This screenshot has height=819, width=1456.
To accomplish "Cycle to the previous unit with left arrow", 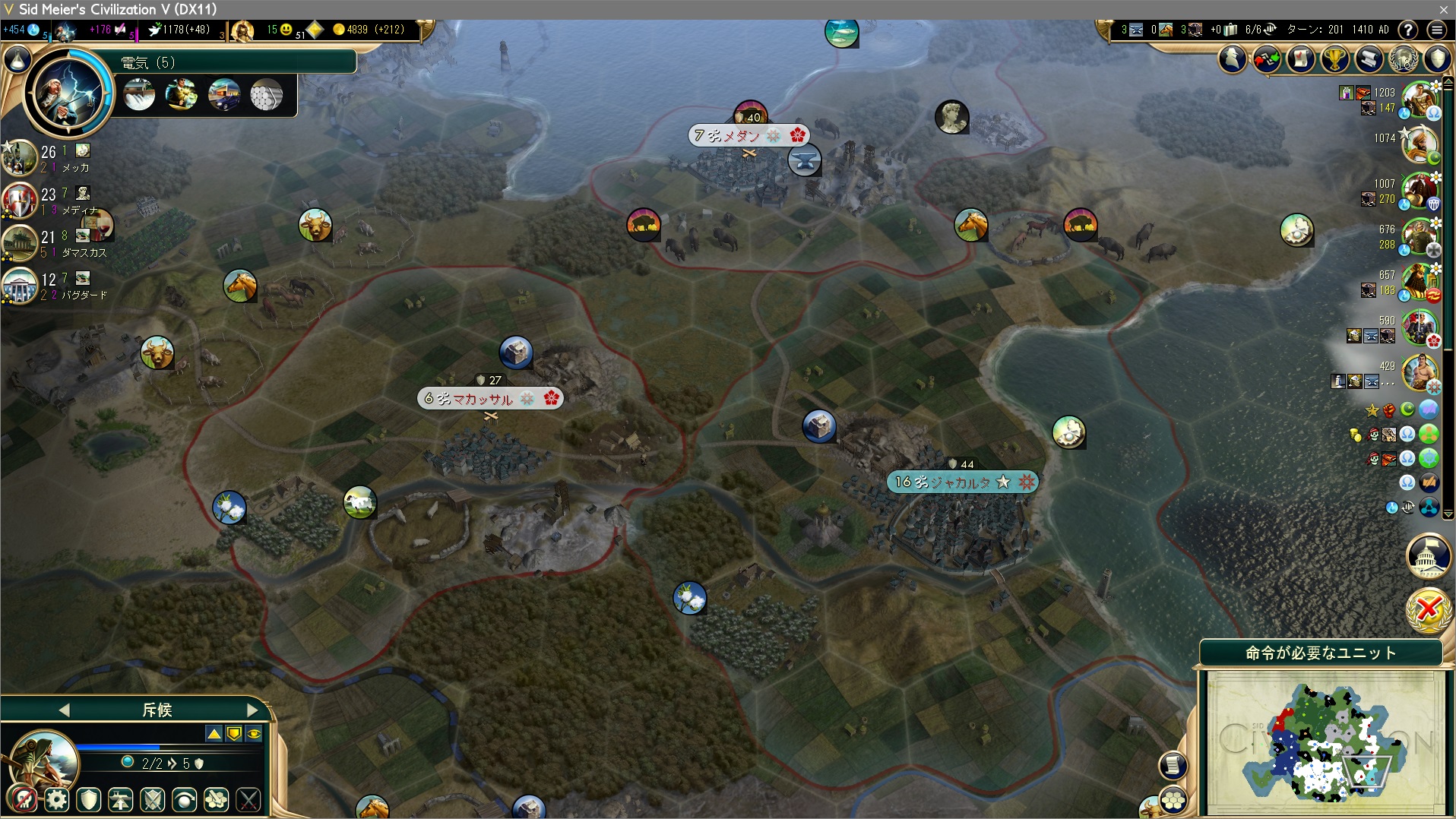I will pos(64,710).
